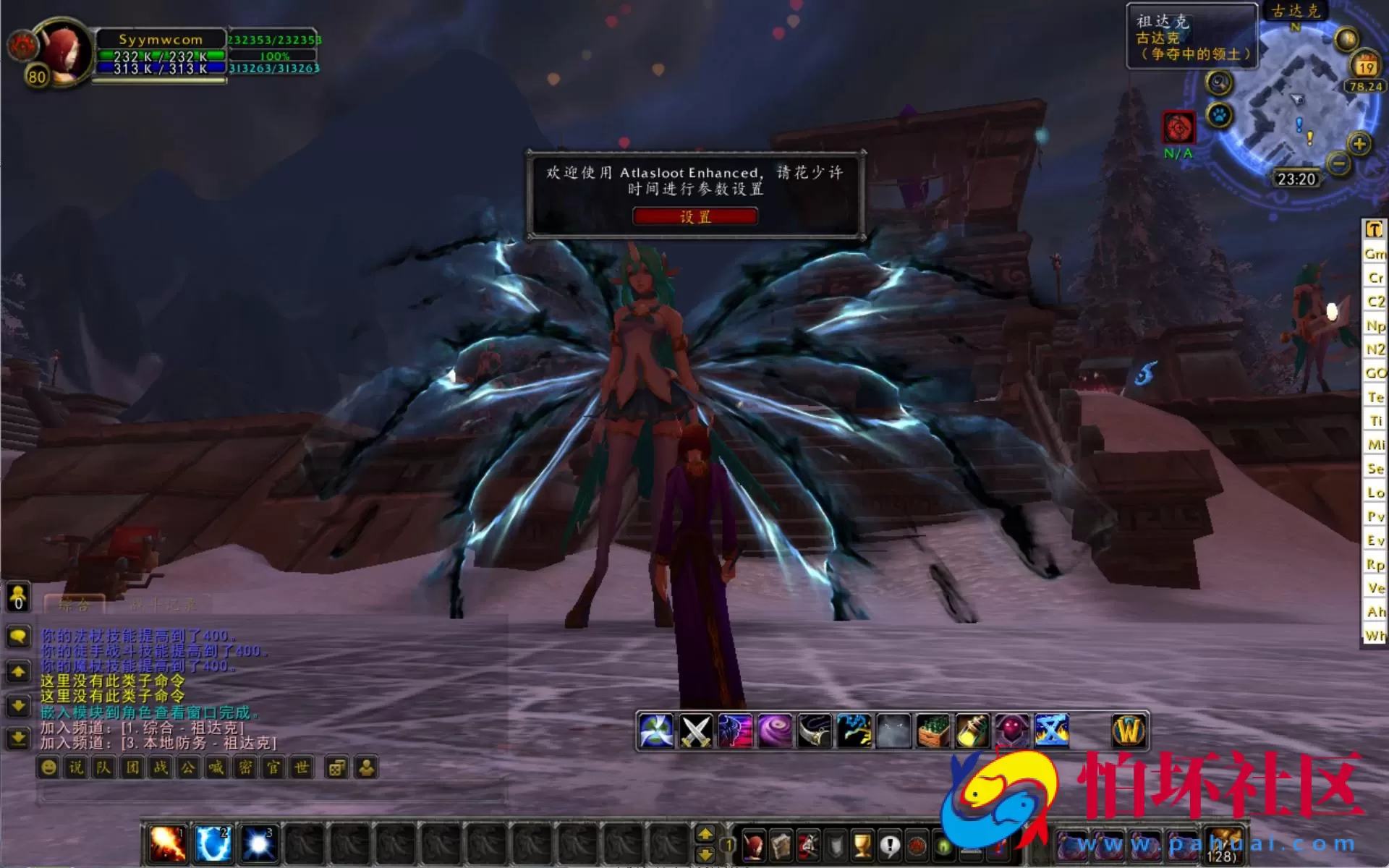
Task: Open the spellbook book icon in the micro menu
Action: click(x=781, y=846)
